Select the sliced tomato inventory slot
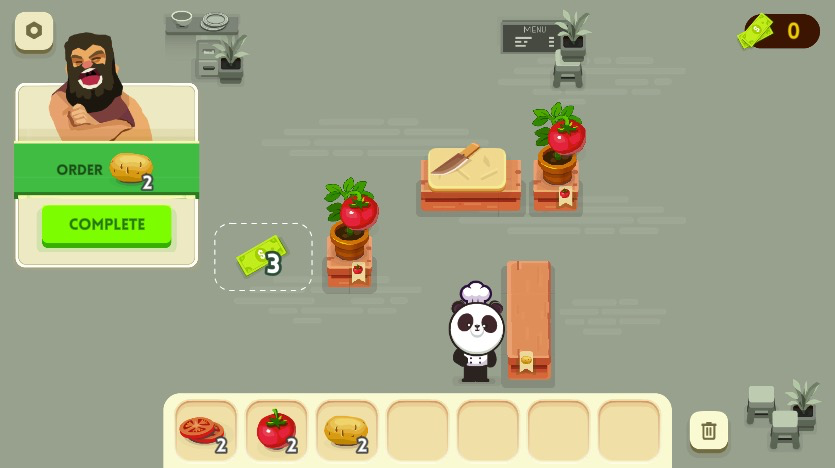835x468 pixels. tap(206, 430)
